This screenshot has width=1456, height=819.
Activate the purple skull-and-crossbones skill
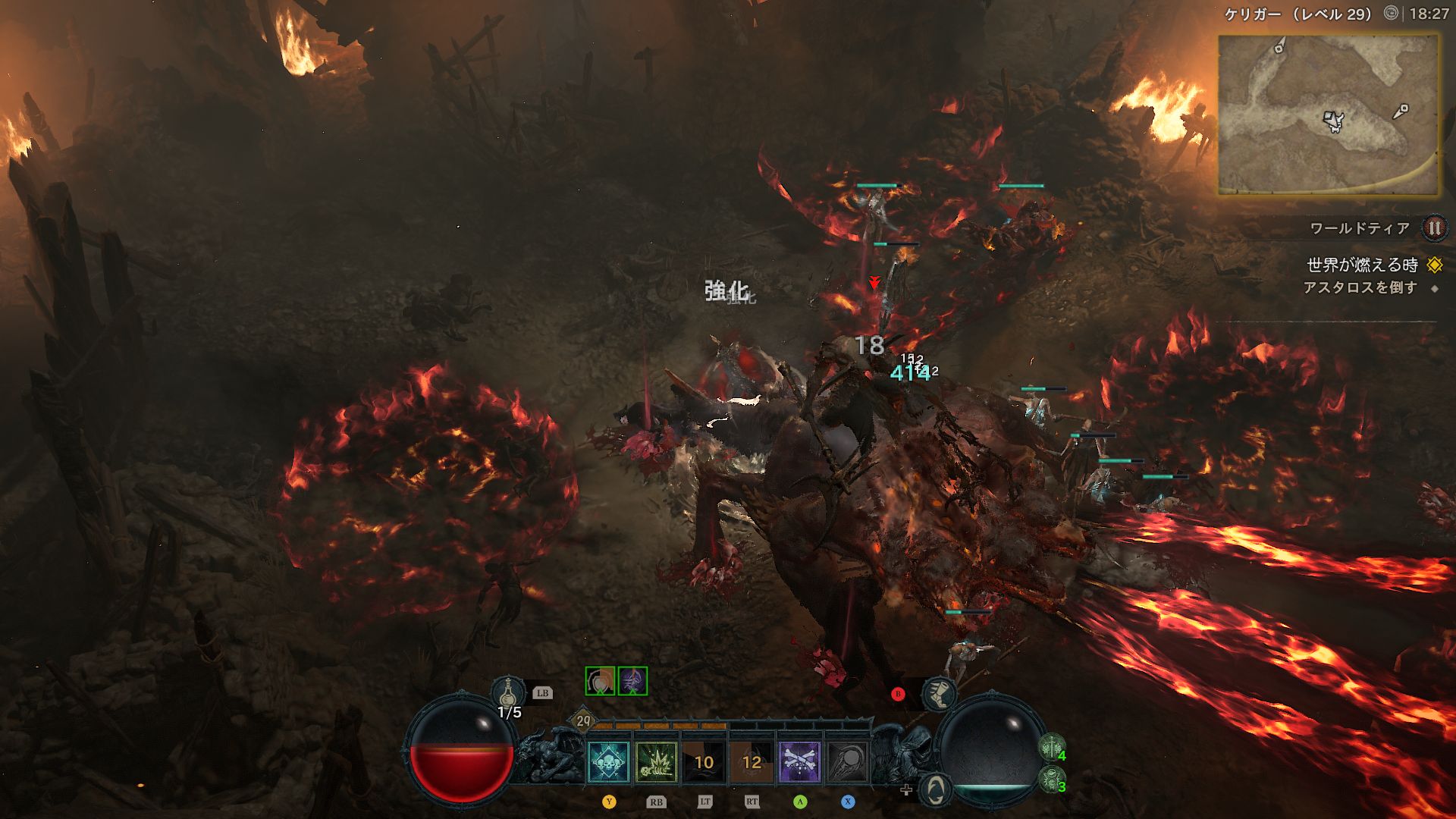(x=799, y=762)
